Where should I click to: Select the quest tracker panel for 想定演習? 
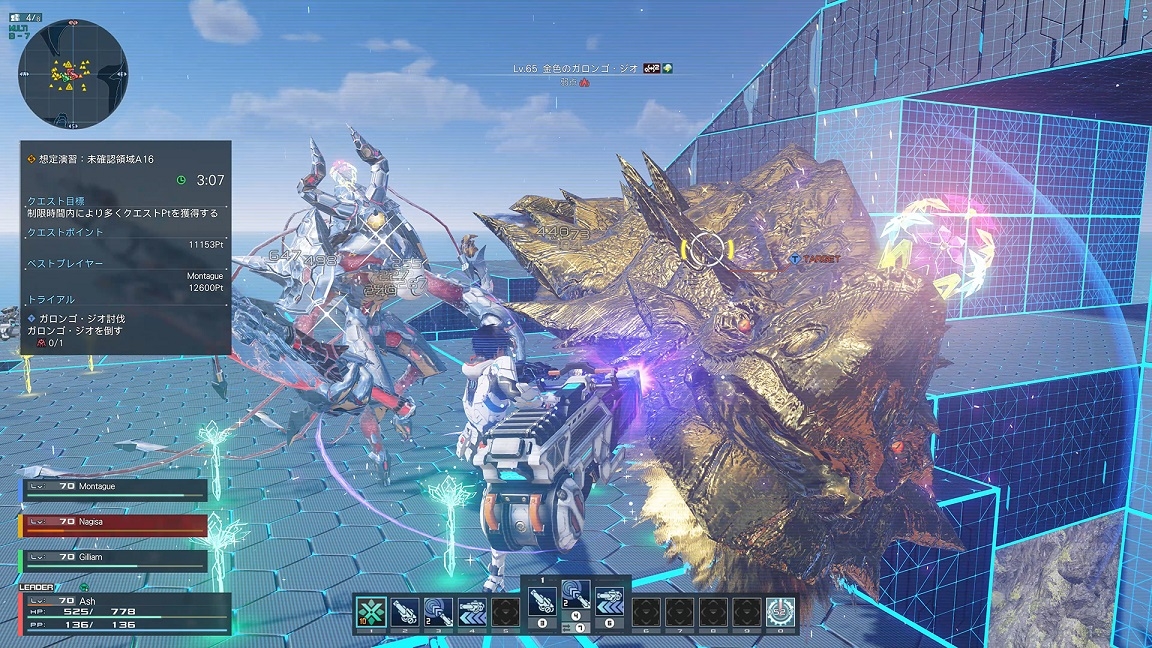point(126,247)
